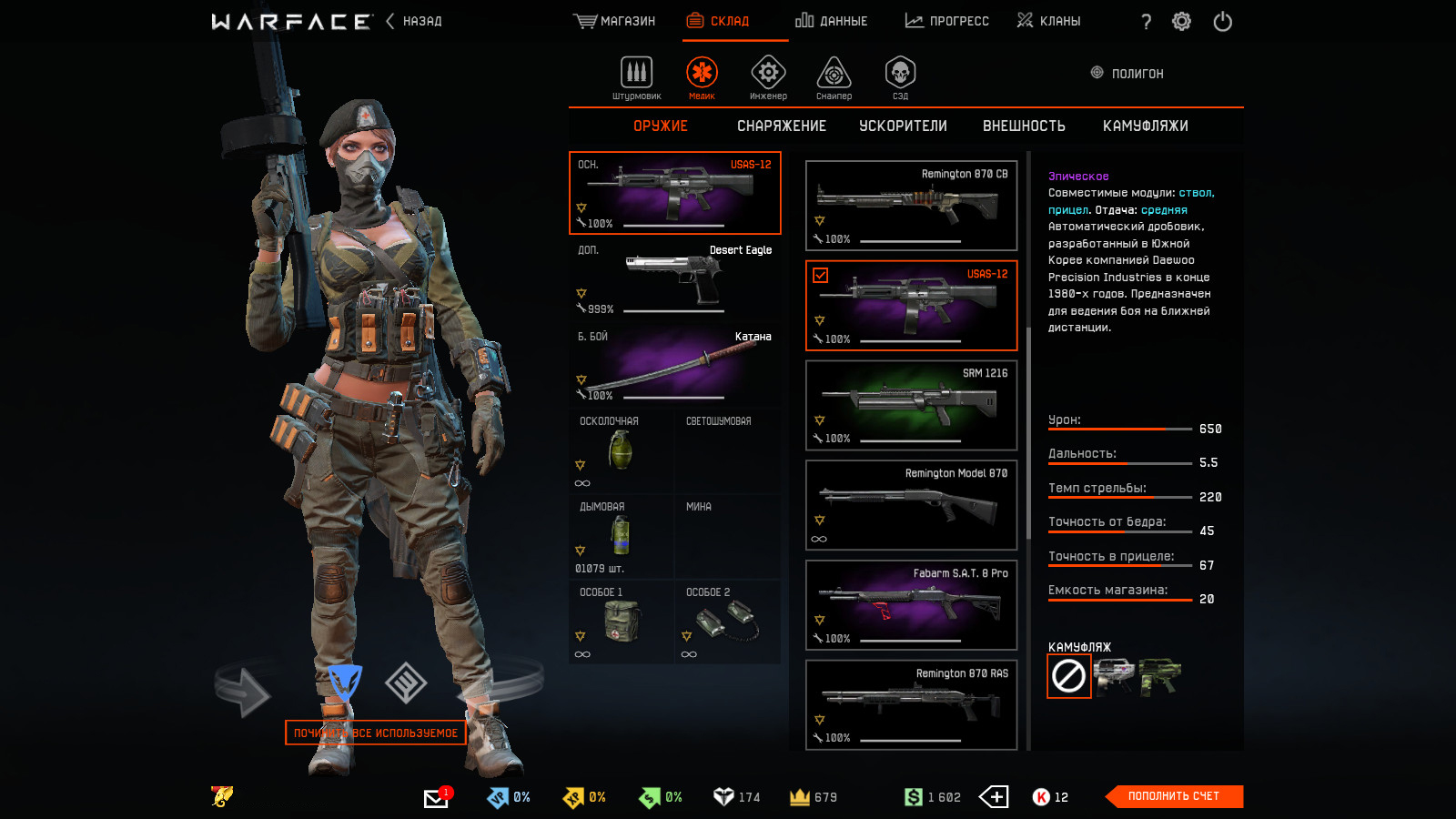This screenshot has height=819, width=1456.
Task: Pick the SRM 1216 shotgun
Action: tap(911, 405)
